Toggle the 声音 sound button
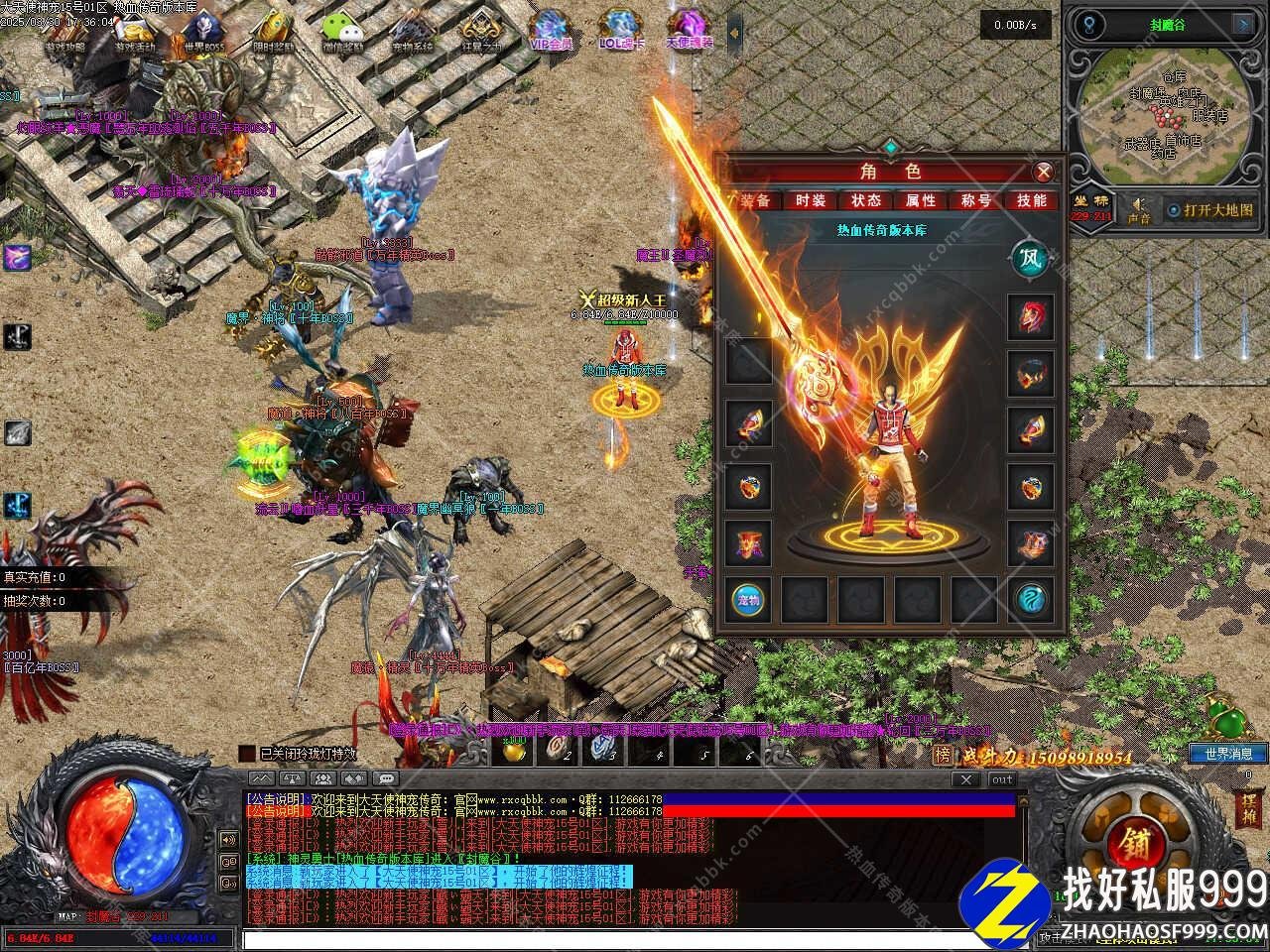The image size is (1270, 952). coord(1139,209)
